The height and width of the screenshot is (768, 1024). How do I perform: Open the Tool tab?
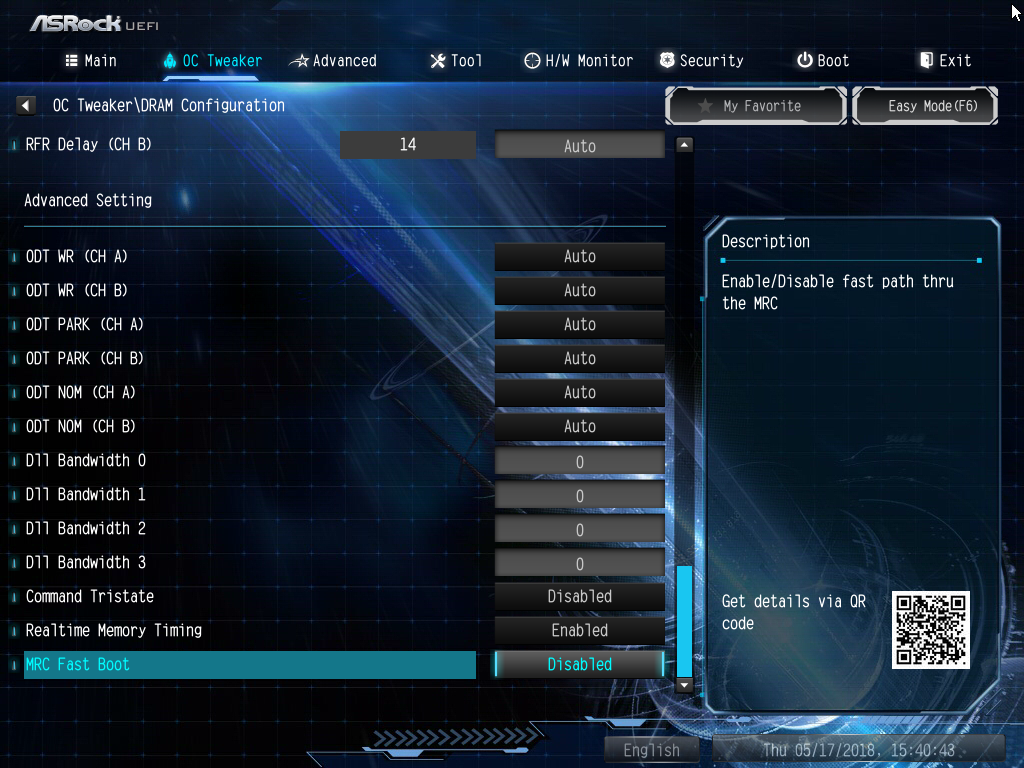[x=456, y=61]
